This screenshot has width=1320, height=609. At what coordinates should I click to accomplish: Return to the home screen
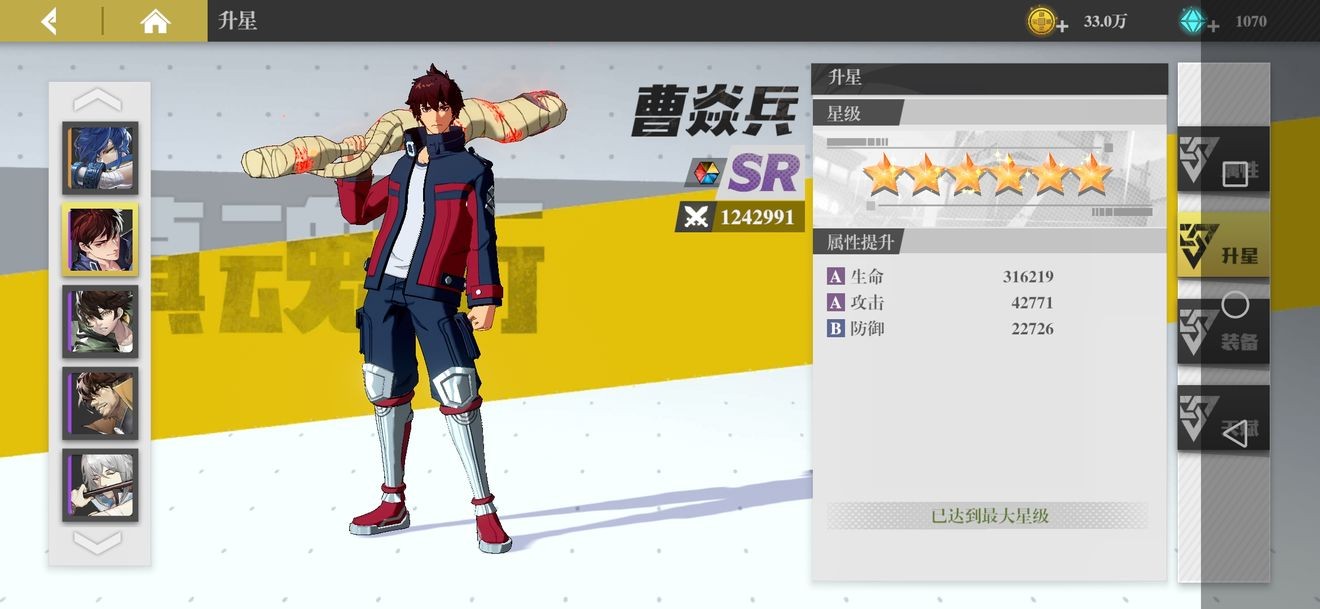tap(155, 21)
